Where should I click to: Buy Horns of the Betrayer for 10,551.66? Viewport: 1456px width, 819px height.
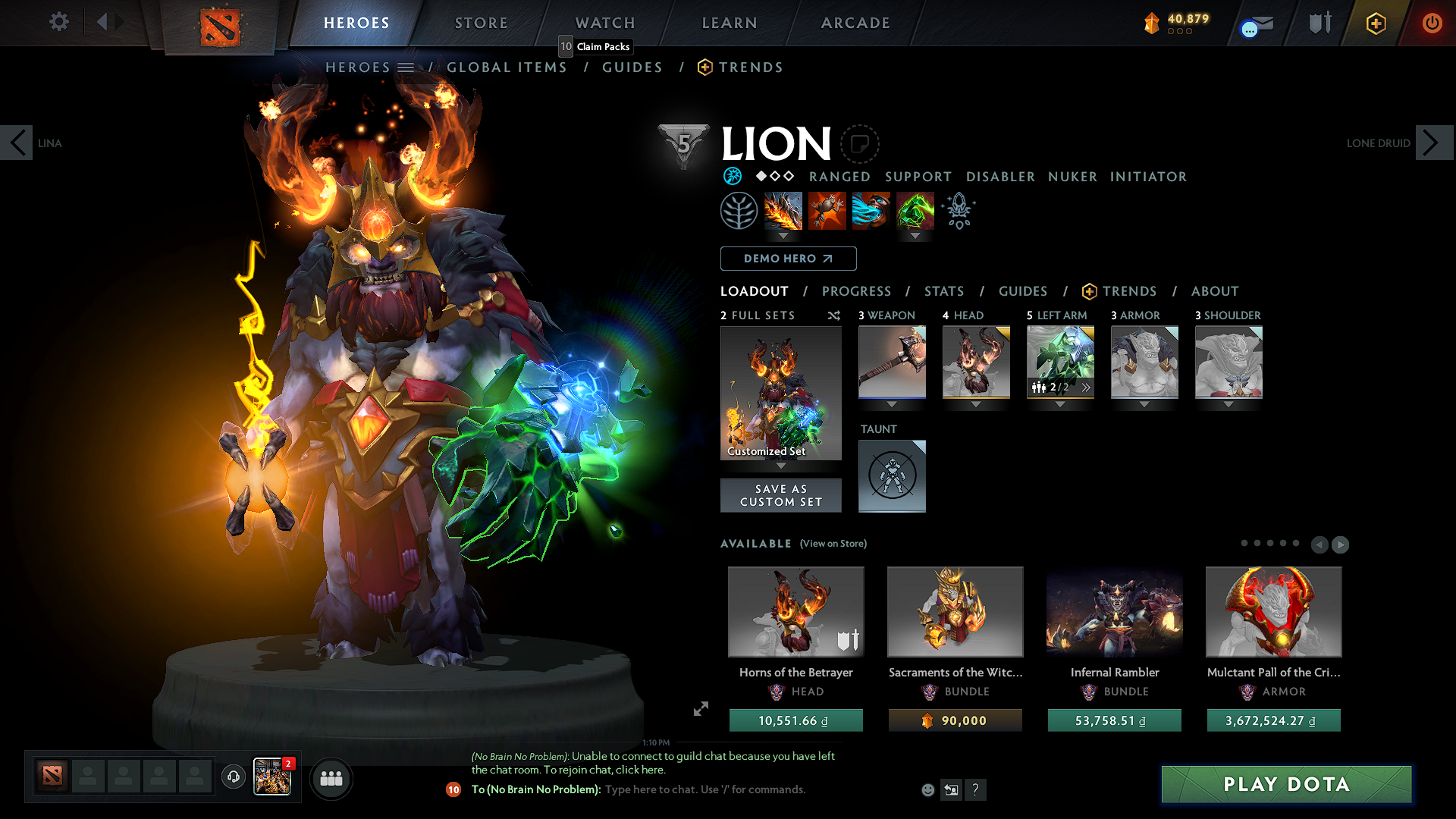(795, 720)
